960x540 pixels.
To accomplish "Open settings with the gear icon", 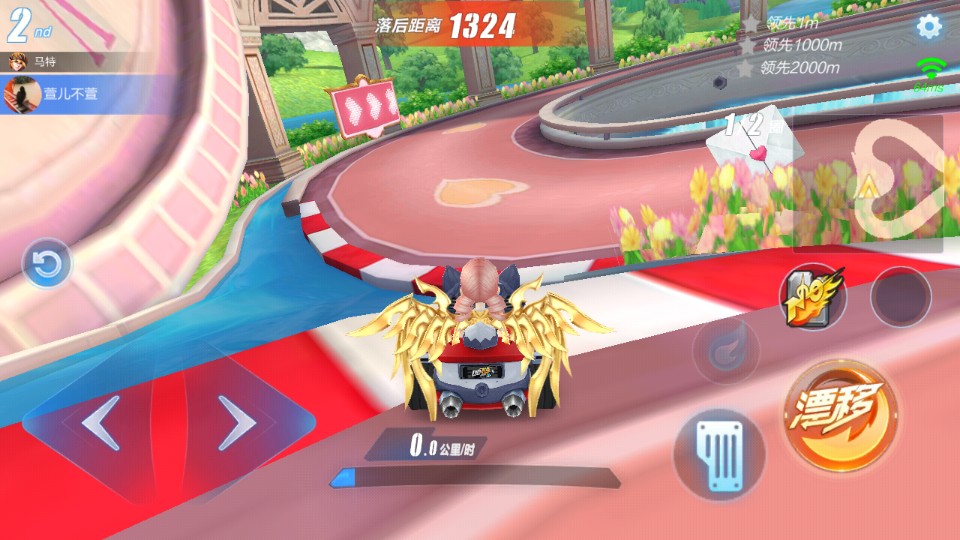I will (x=929, y=27).
